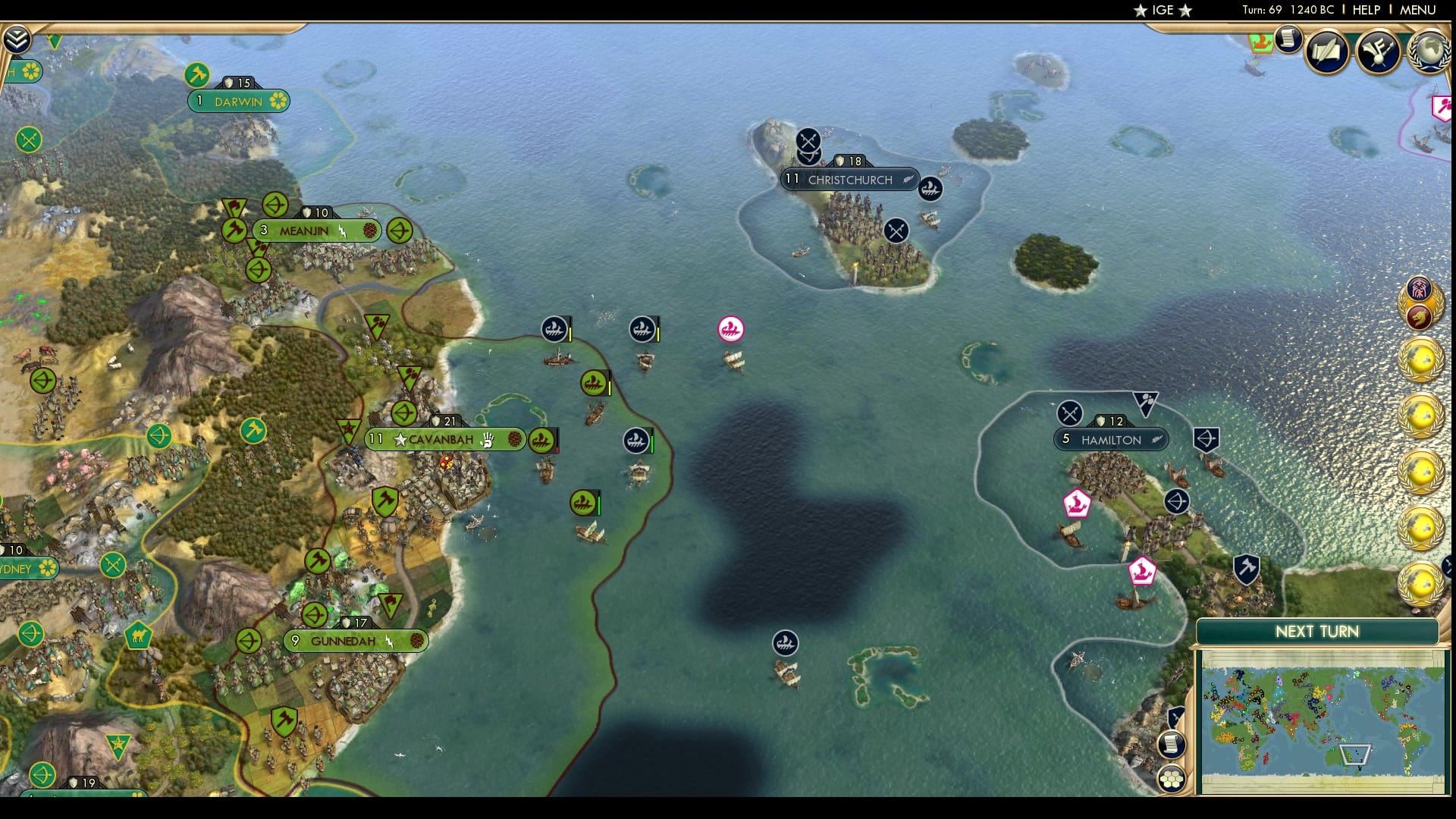Toggle the map options icon below minimap
The width and height of the screenshot is (1456, 819).
click(x=1171, y=745)
